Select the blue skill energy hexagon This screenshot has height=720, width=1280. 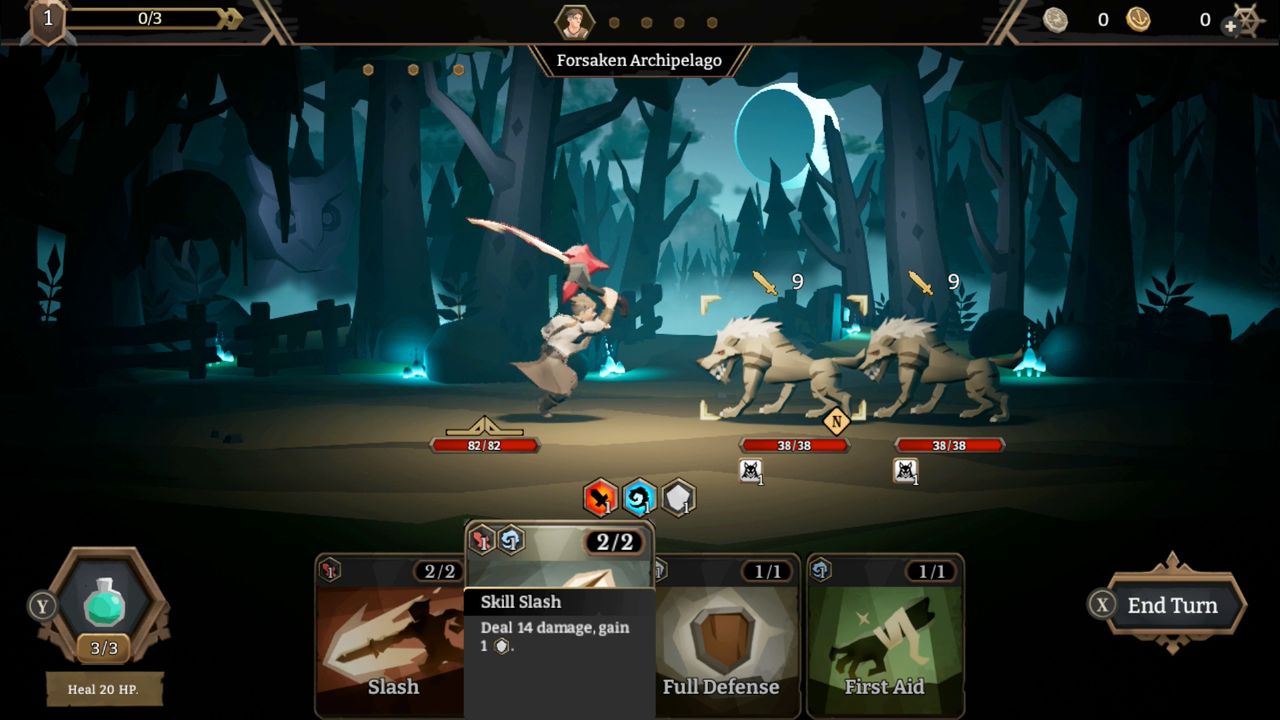[640, 497]
